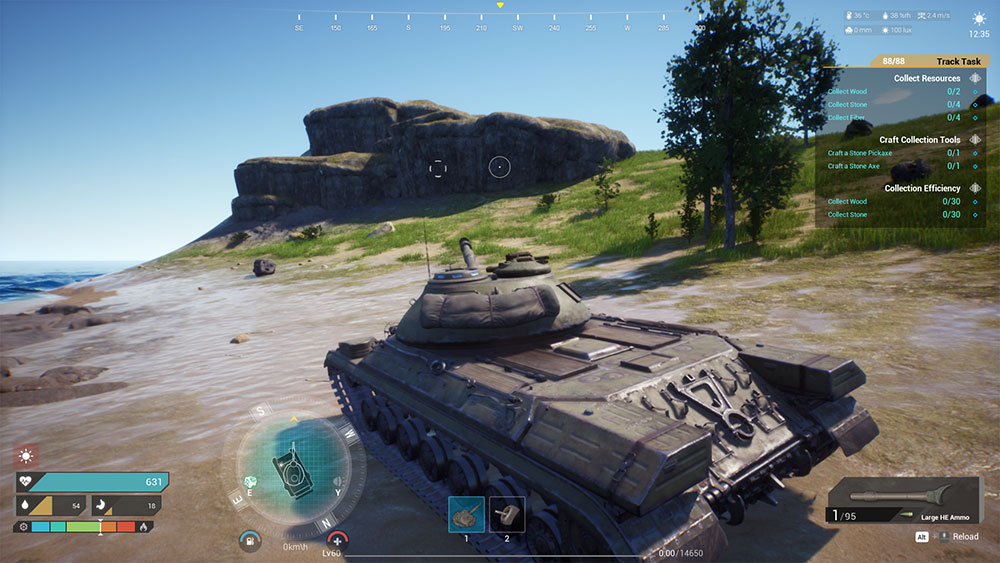
Task: Click the fuel gauge icon
Action: pyautogui.click(x=250, y=541)
